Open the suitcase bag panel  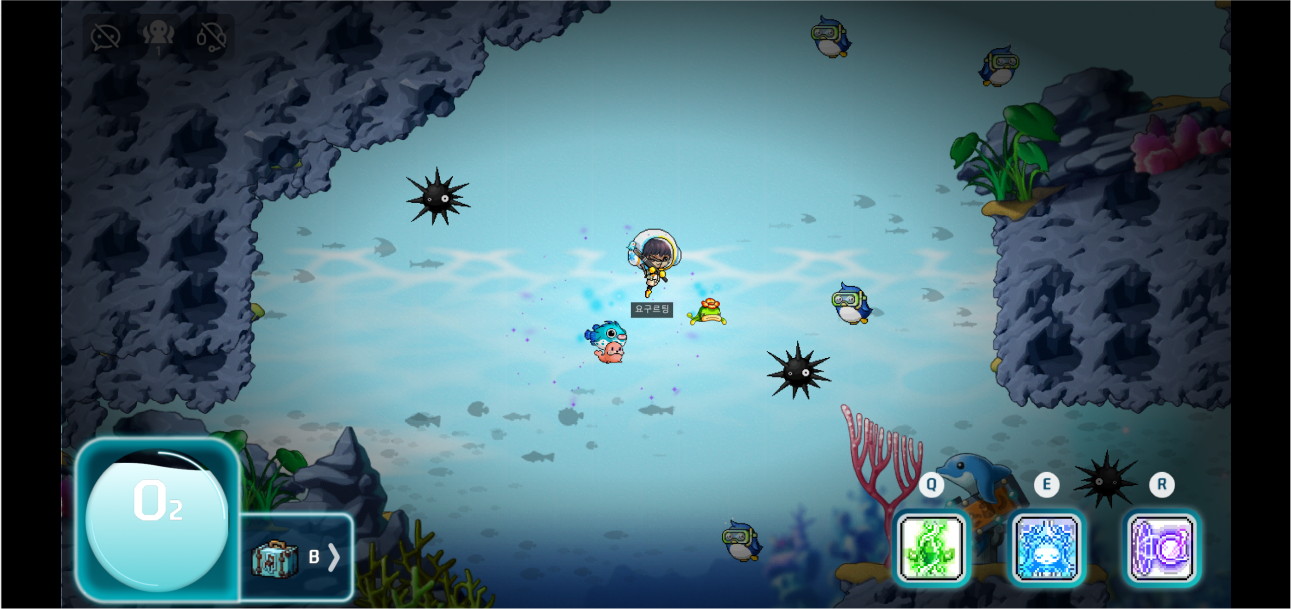(296, 557)
